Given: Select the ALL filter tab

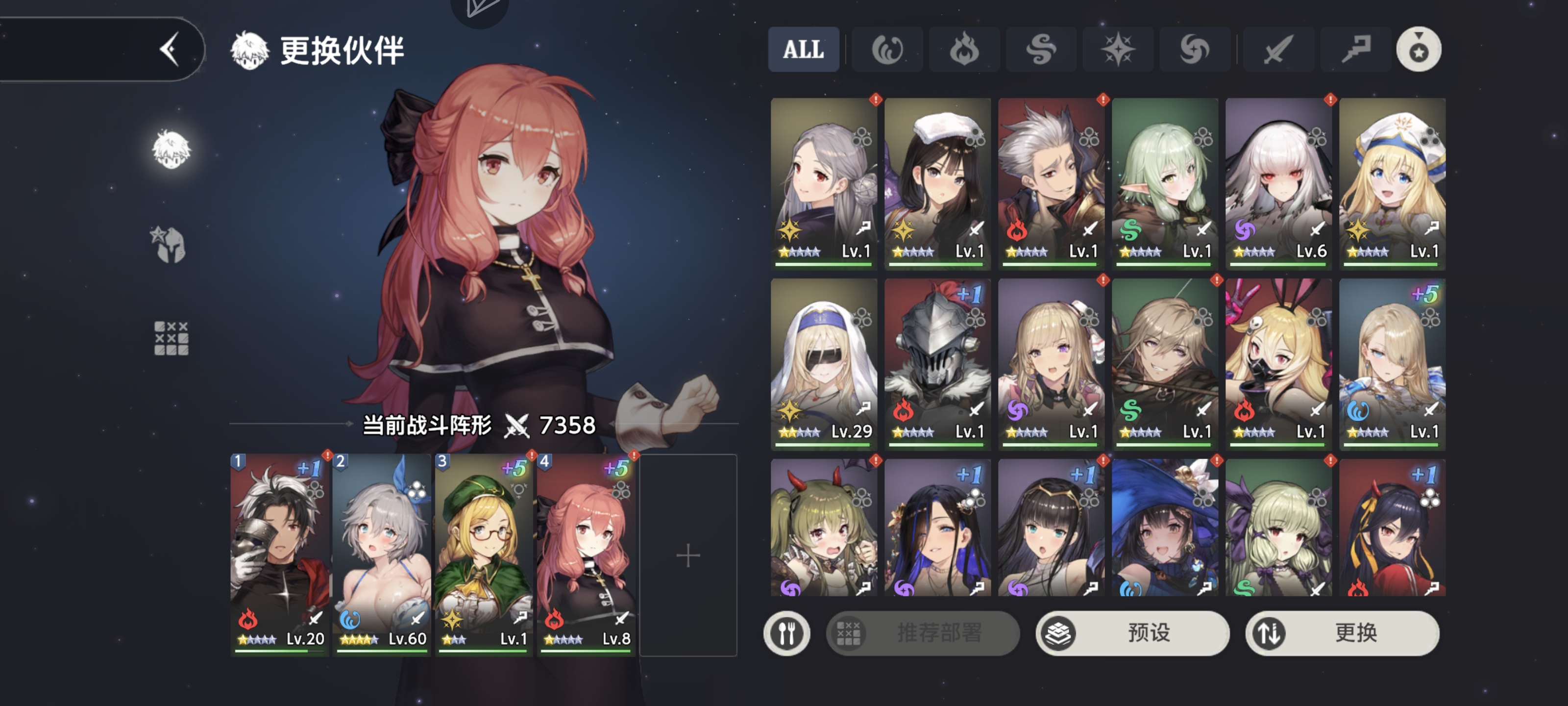Looking at the screenshot, I should [x=804, y=50].
